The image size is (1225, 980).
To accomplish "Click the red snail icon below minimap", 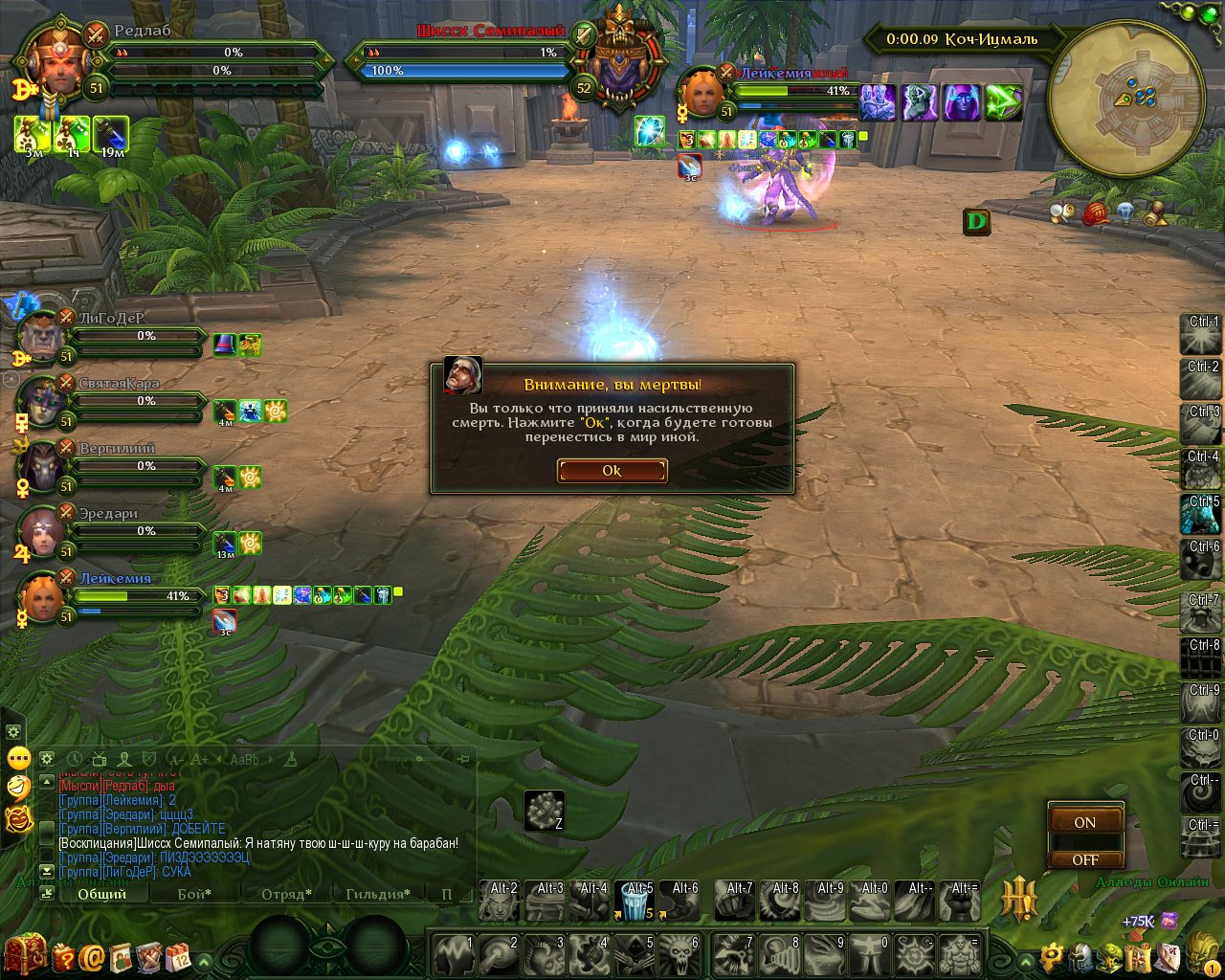I will tap(1096, 213).
